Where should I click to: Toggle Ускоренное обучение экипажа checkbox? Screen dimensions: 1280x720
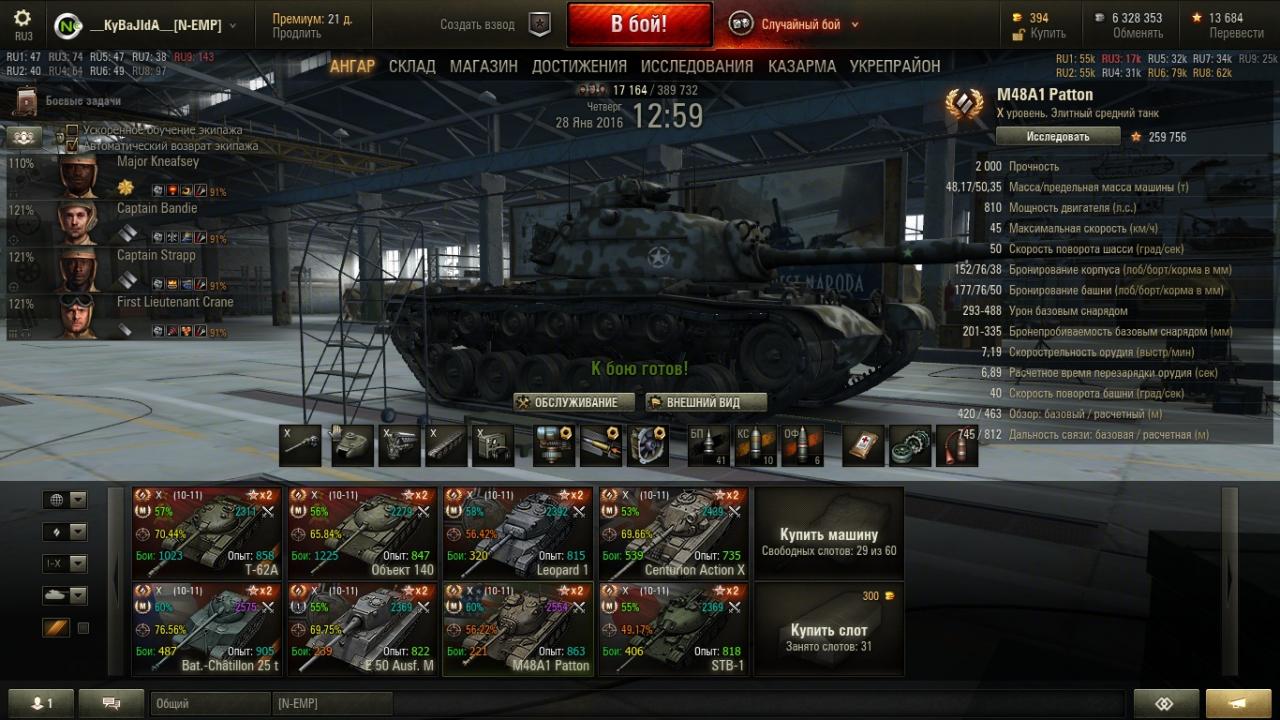point(72,131)
